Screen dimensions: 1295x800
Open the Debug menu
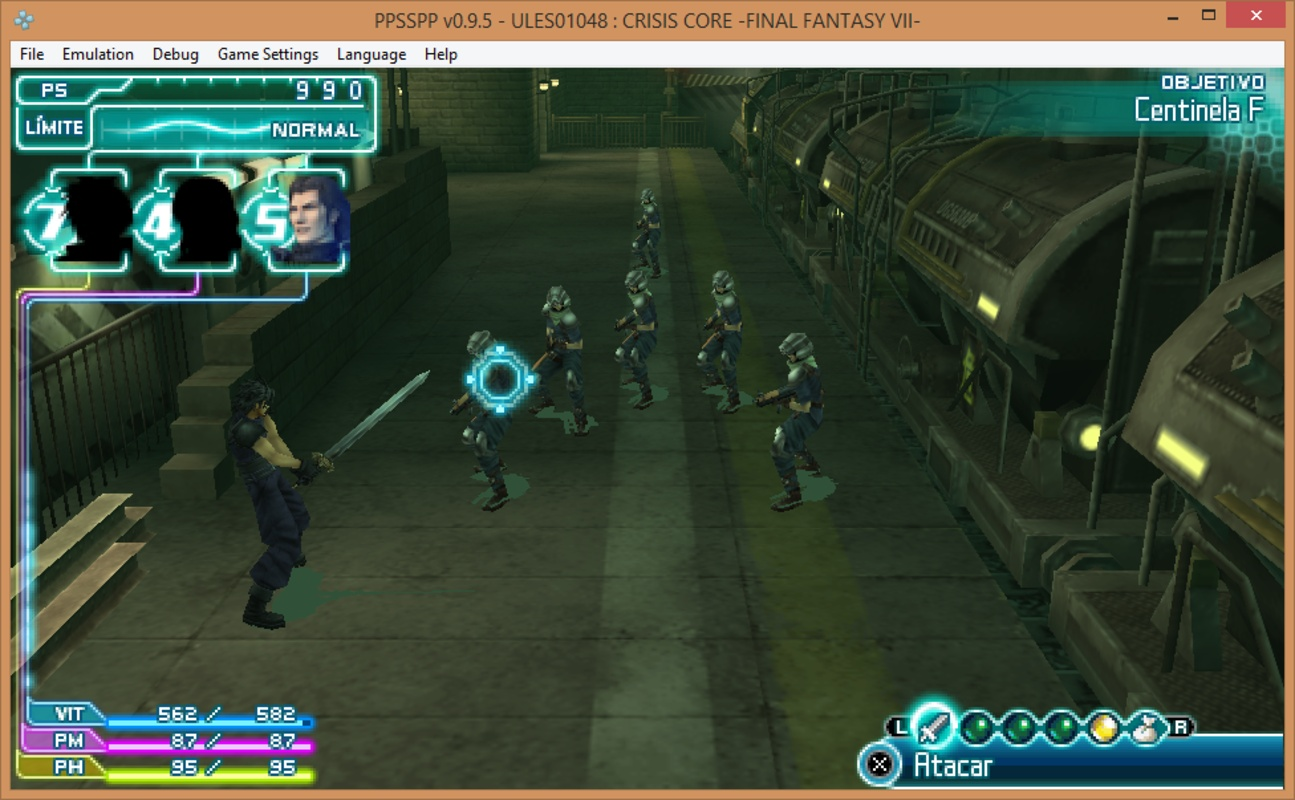pyautogui.click(x=175, y=54)
